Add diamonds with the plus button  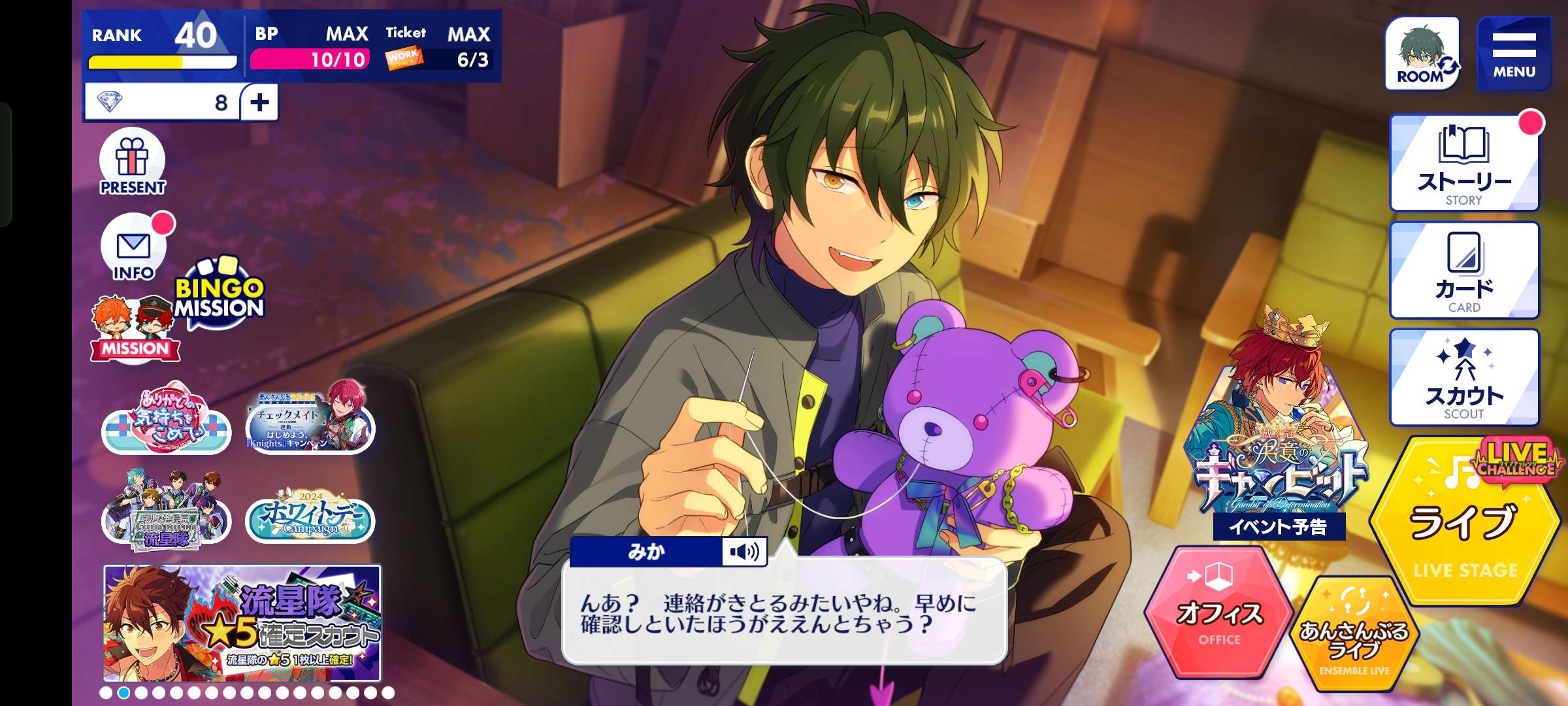click(259, 102)
